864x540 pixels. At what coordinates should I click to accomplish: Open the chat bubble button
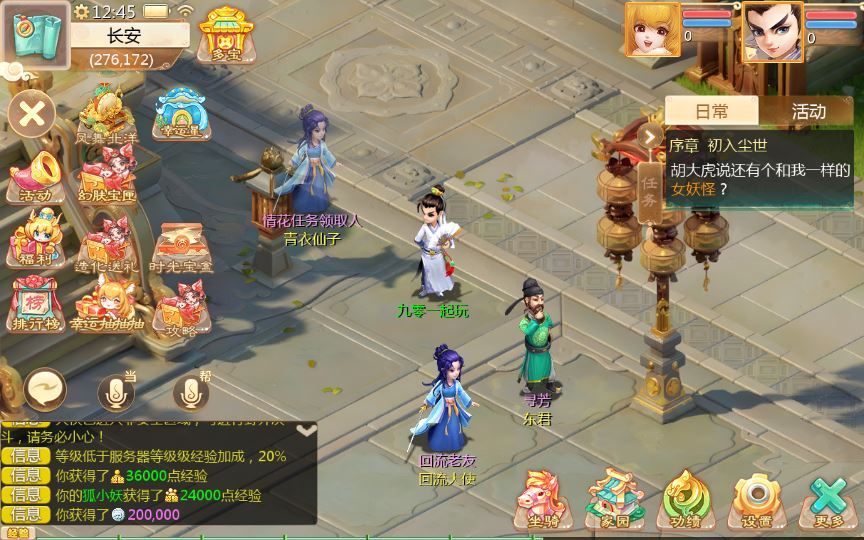coord(46,389)
